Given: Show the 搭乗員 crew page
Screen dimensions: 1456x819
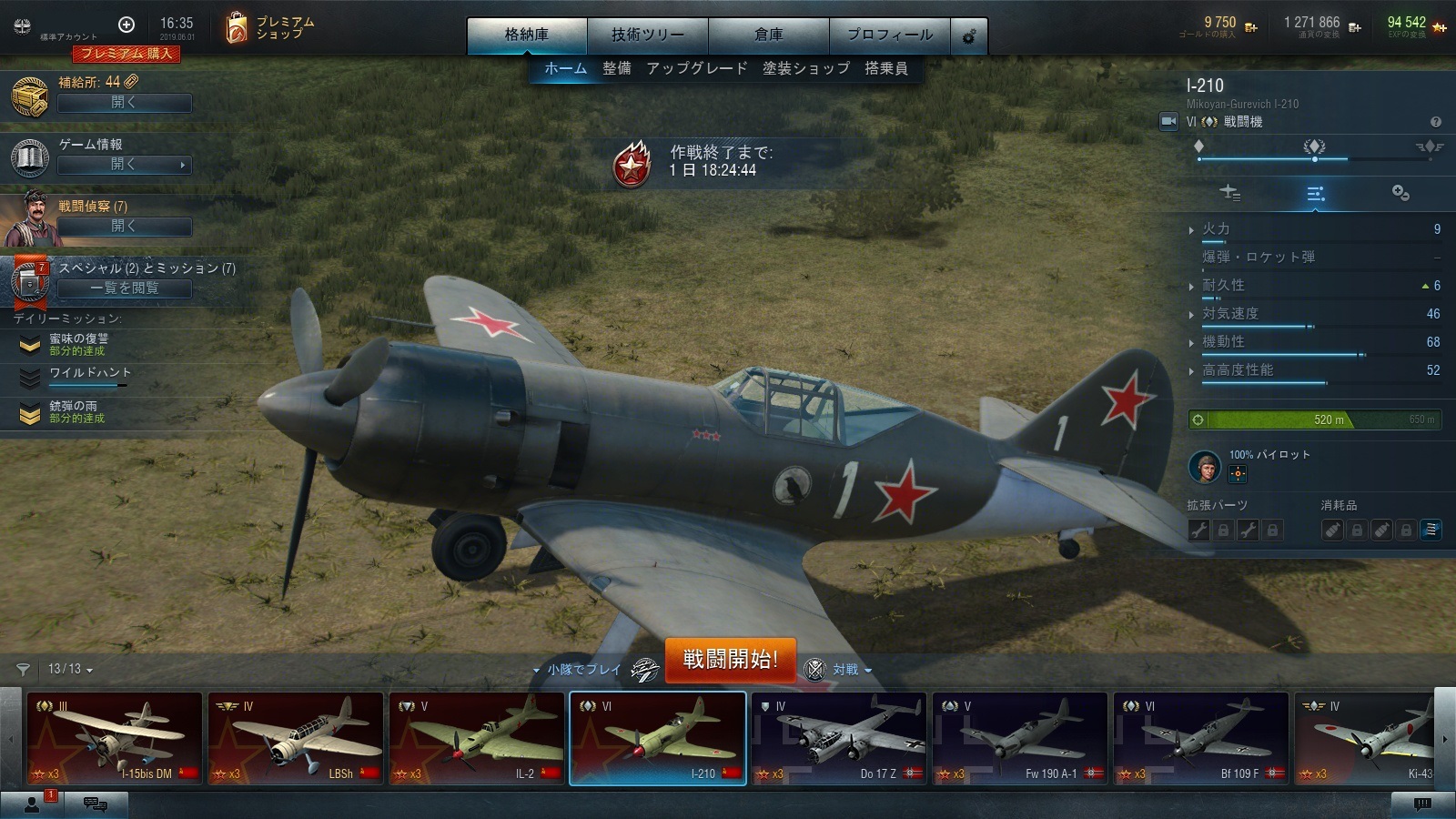Looking at the screenshot, I should (x=885, y=68).
